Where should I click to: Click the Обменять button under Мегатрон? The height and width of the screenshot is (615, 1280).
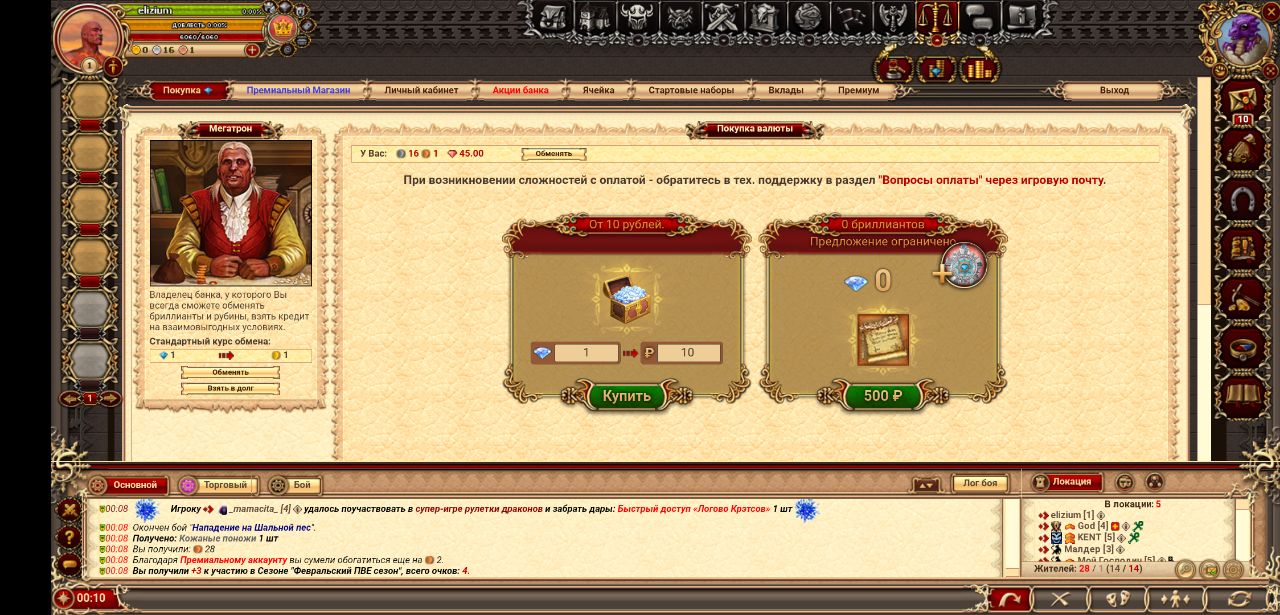tap(230, 372)
